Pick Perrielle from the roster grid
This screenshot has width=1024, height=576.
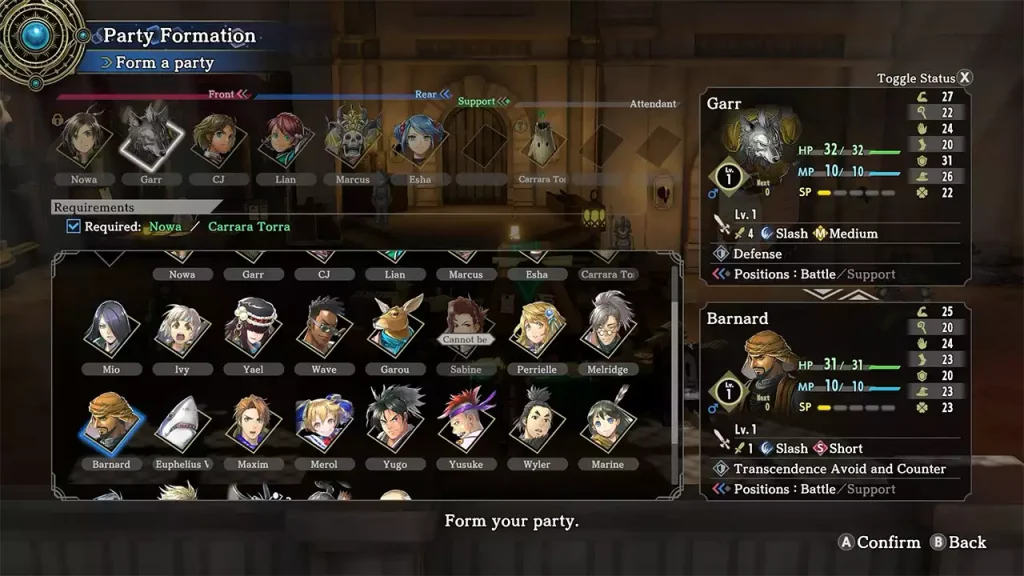(536, 327)
